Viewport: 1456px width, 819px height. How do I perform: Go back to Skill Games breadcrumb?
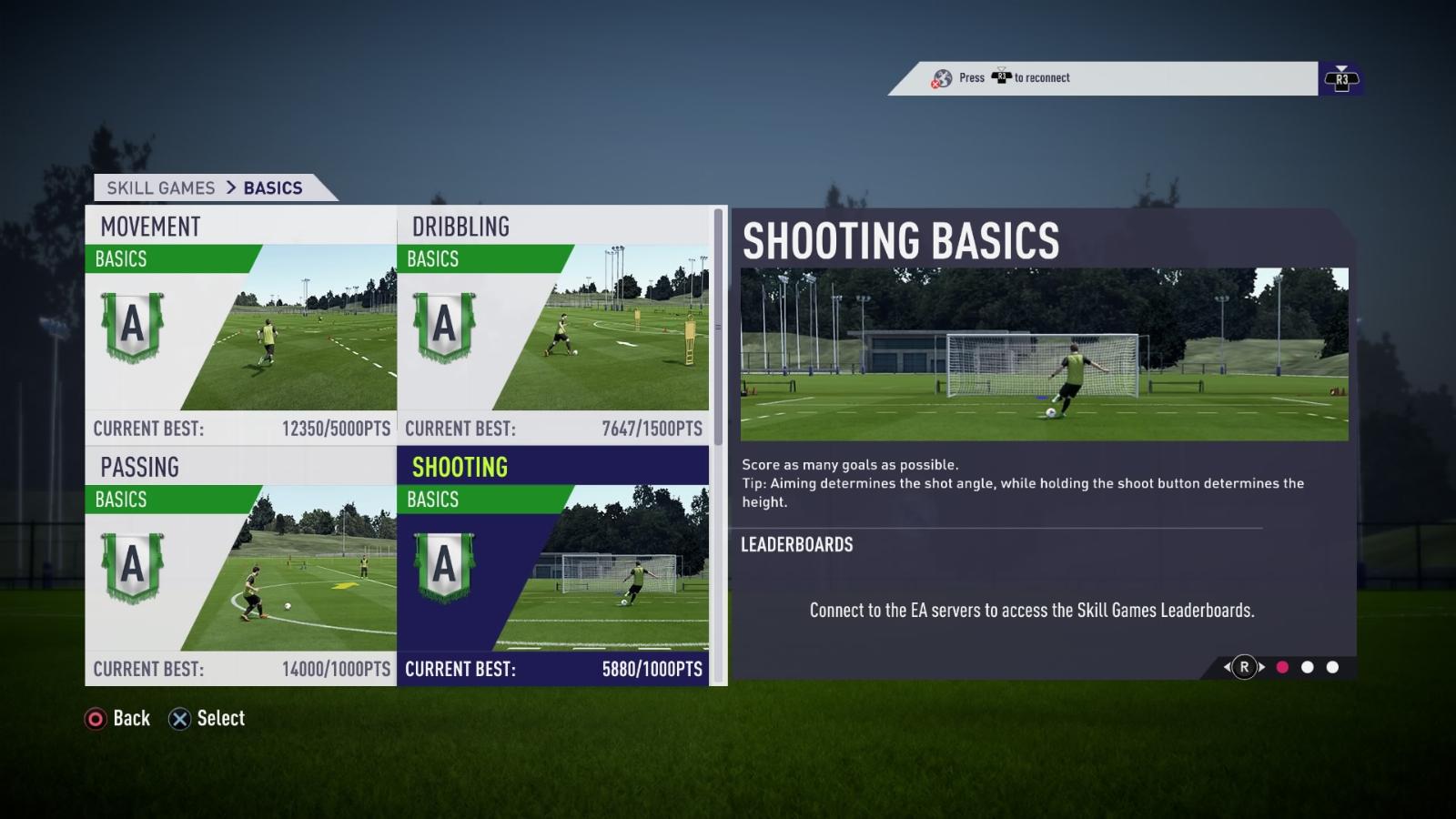tap(161, 188)
